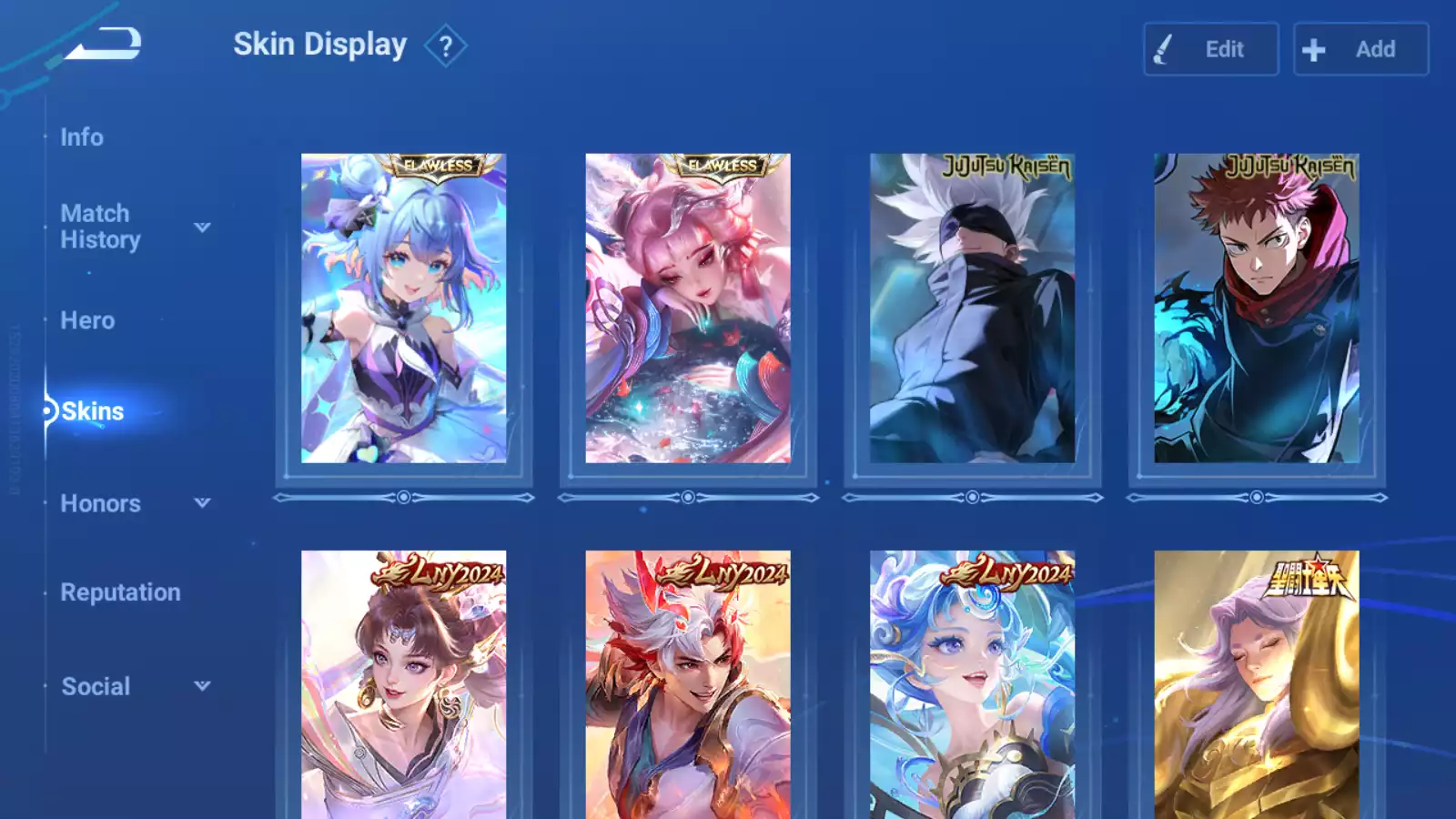1456x819 pixels.
Task: Click the Edit button
Action: pyautogui.click(x=1210, y=49)
